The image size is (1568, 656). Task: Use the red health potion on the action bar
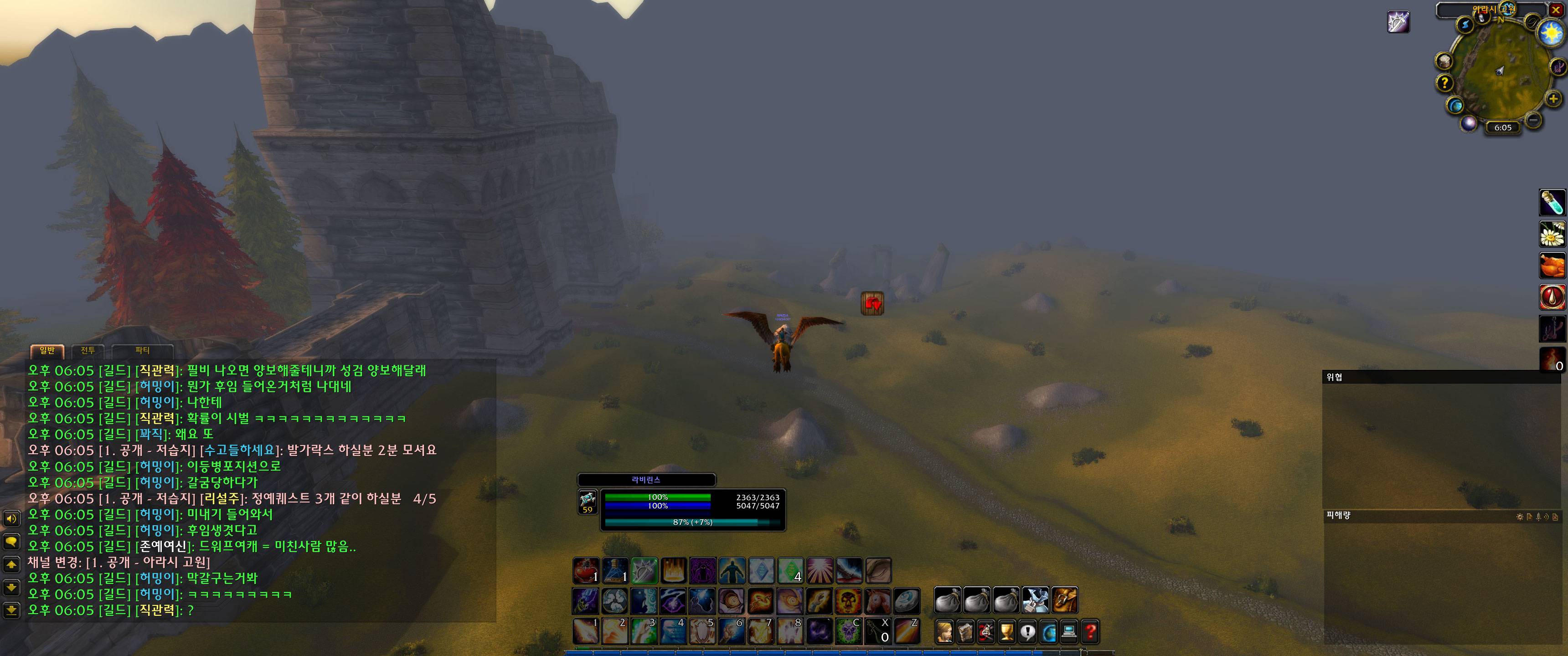click(x=586, y=570)
